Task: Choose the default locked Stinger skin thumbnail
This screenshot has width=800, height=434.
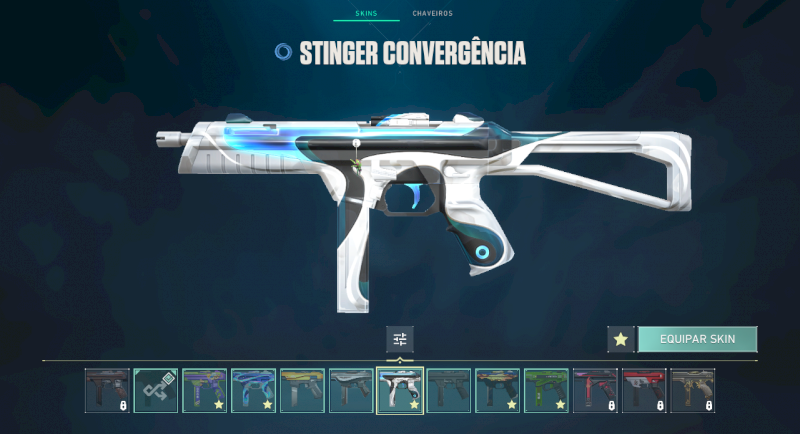Action: click(107, 391)
